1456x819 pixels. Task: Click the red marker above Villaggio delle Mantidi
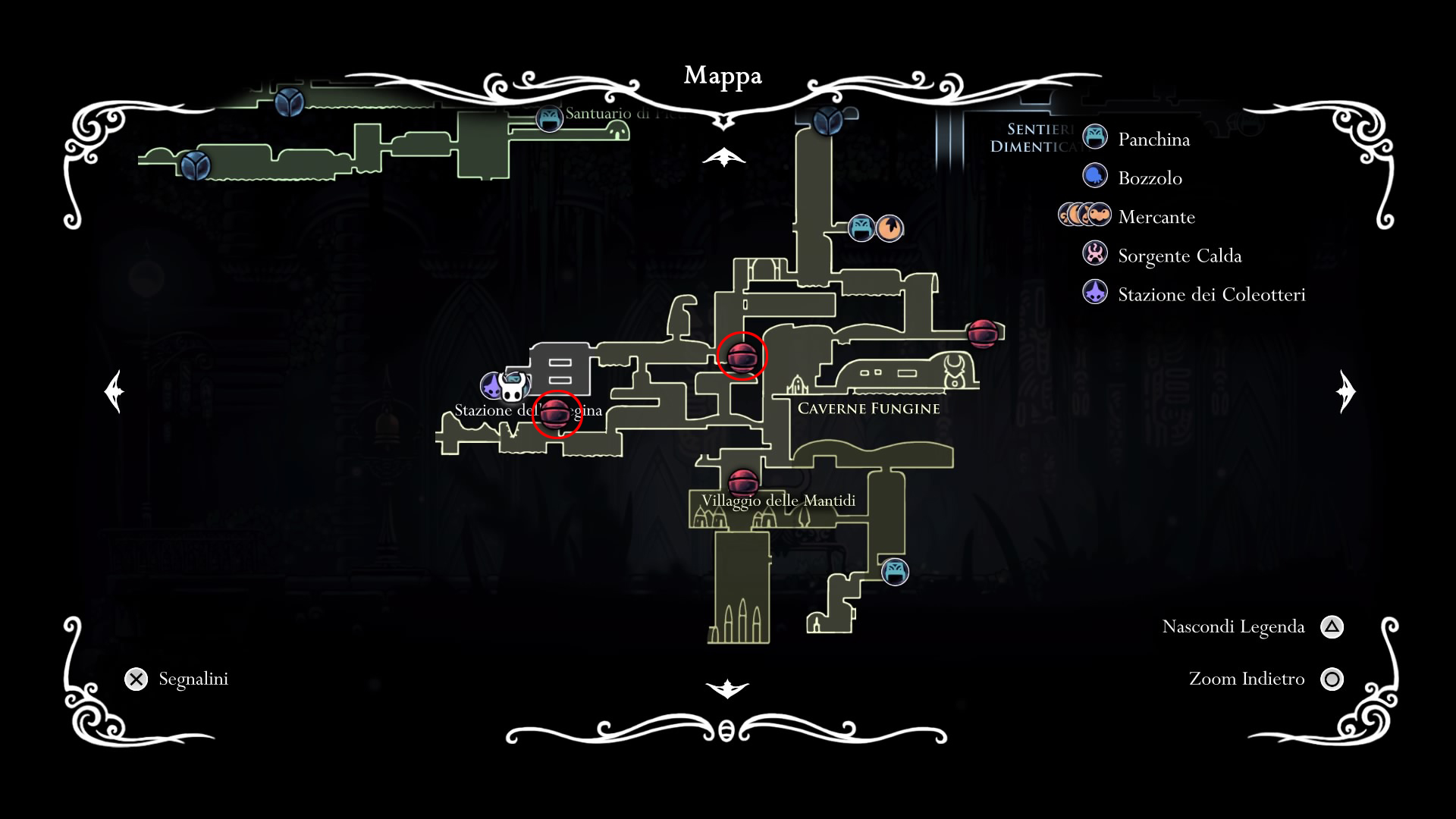click(742, 483)
